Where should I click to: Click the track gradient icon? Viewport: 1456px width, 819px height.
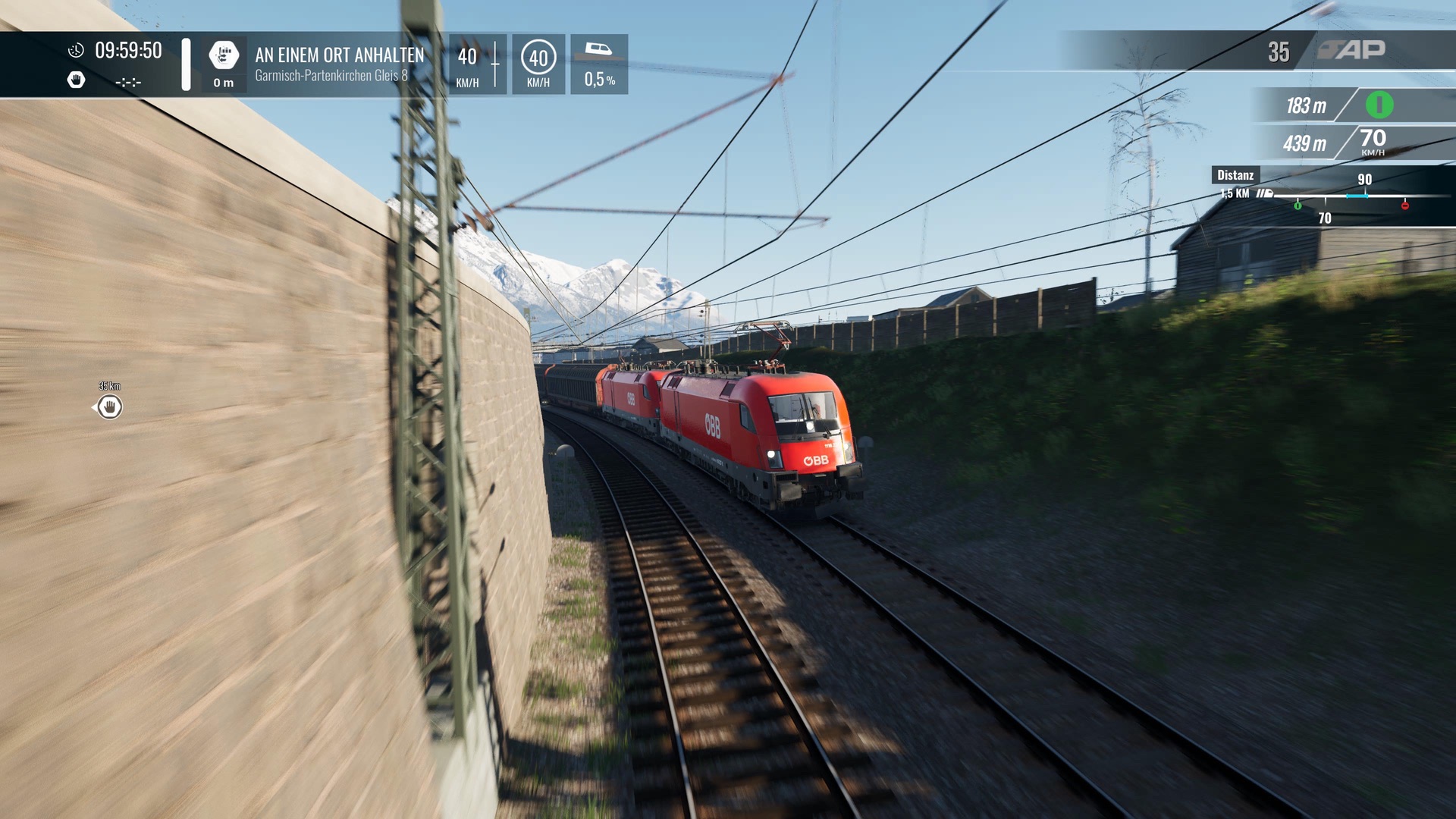[x=598, y=50]
